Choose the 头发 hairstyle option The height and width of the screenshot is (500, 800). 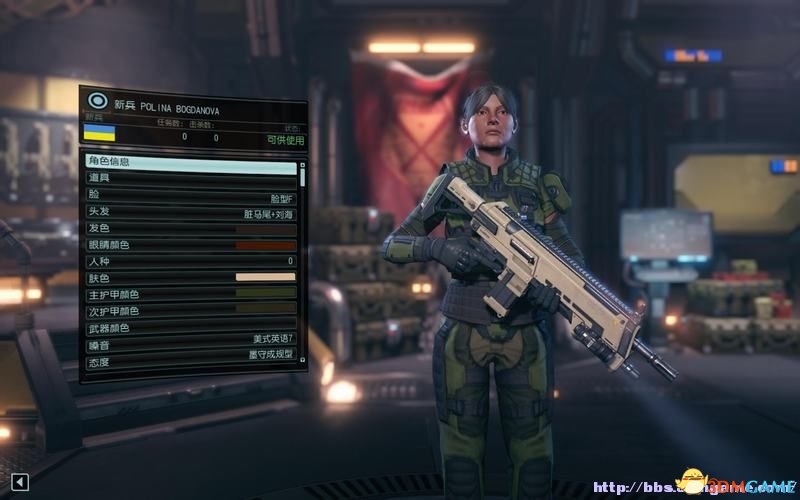click(x=190, y=212)
